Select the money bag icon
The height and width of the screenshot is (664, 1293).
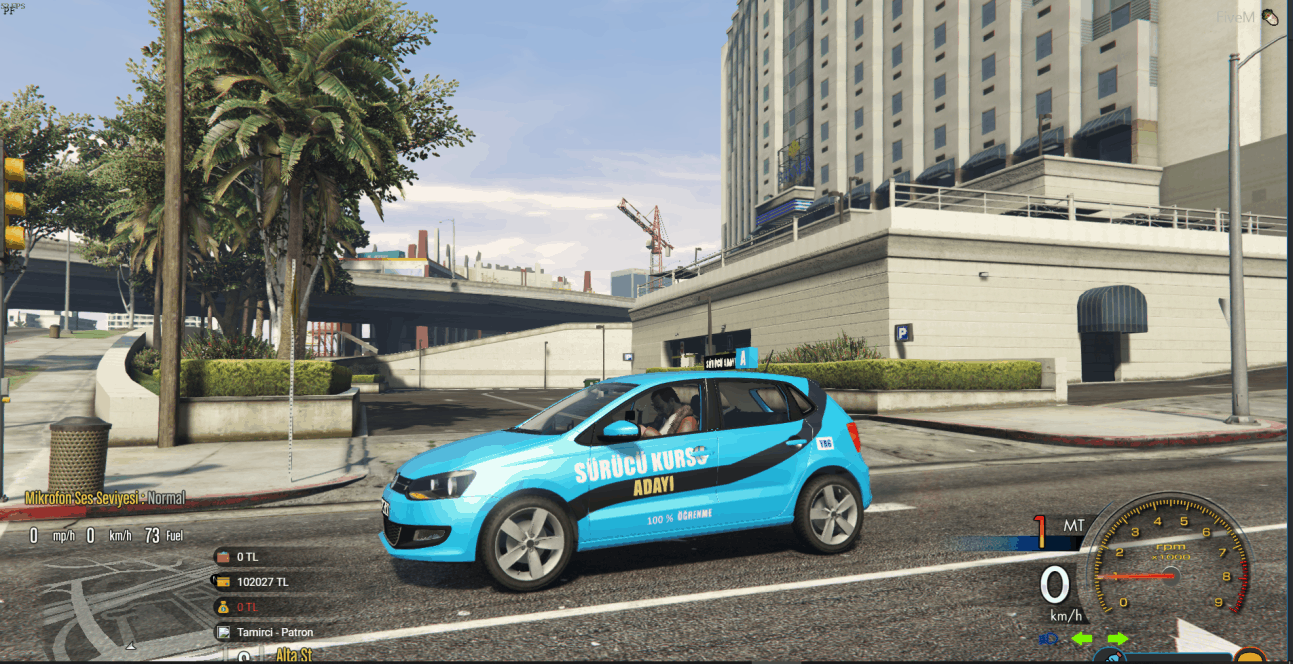point(222,607)
